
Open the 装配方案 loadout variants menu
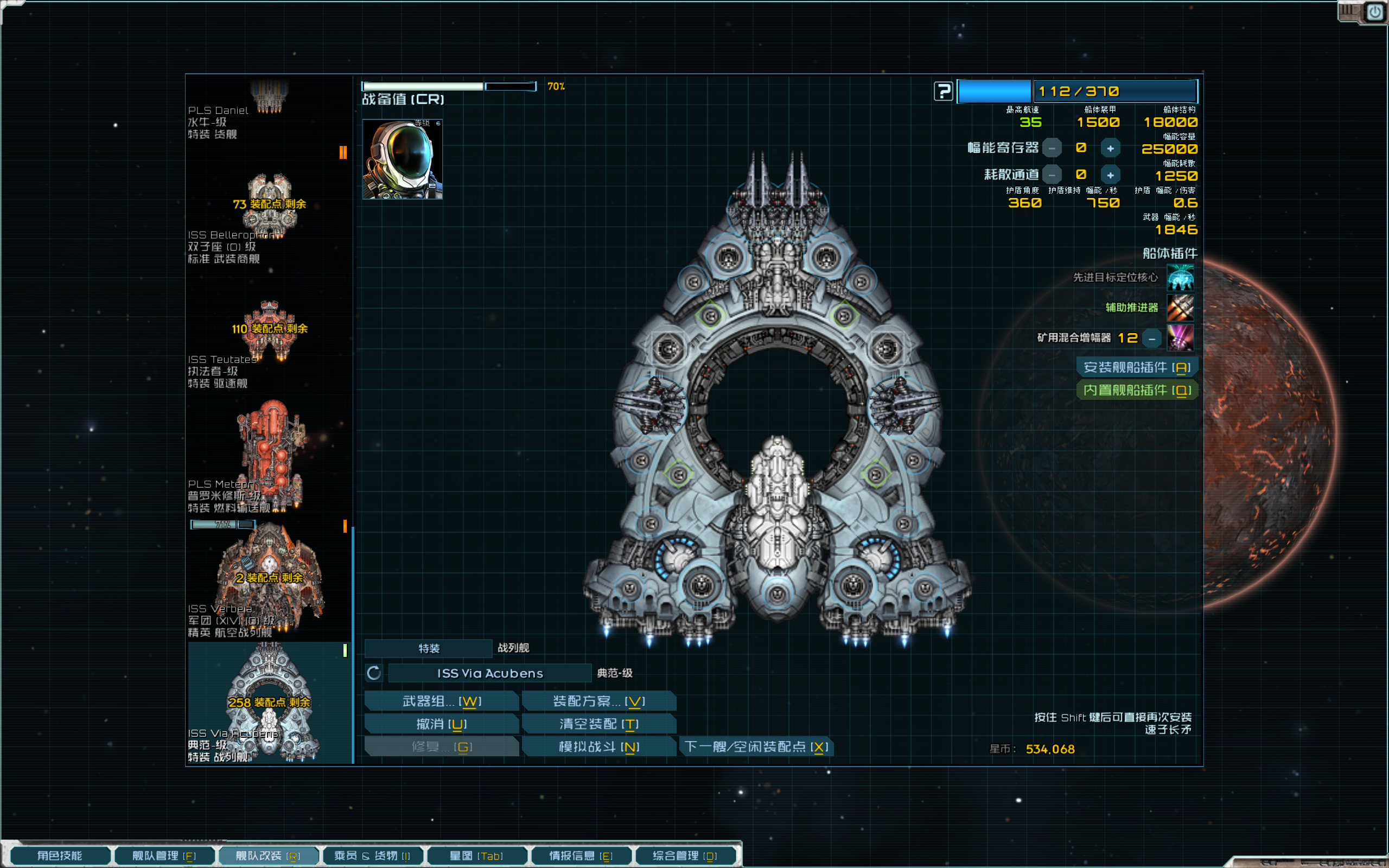coord(598,701)
